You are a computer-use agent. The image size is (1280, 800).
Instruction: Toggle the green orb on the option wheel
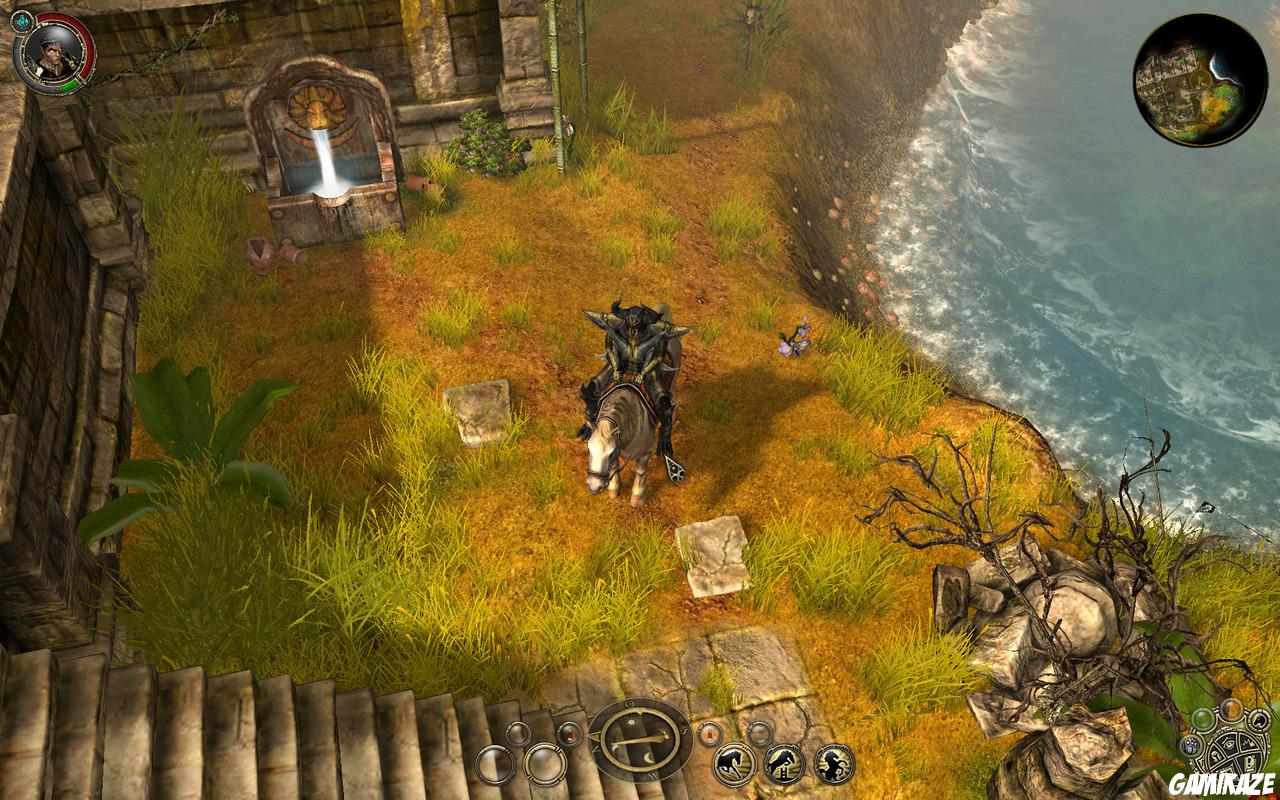(1204, 720)
